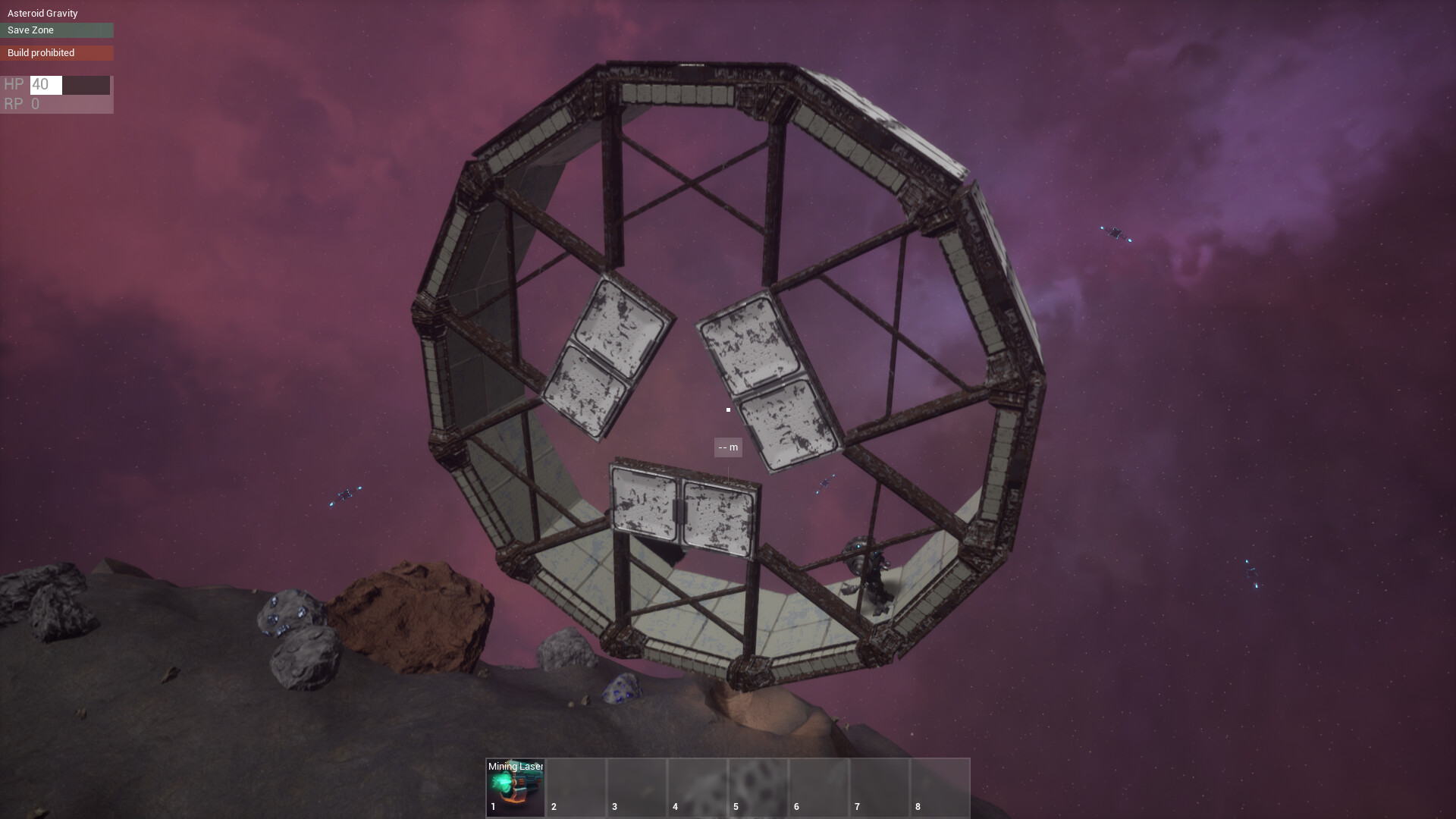Click hotbar slot 7
Viewport: 1456px width, 819px height.
coord(878,787)
